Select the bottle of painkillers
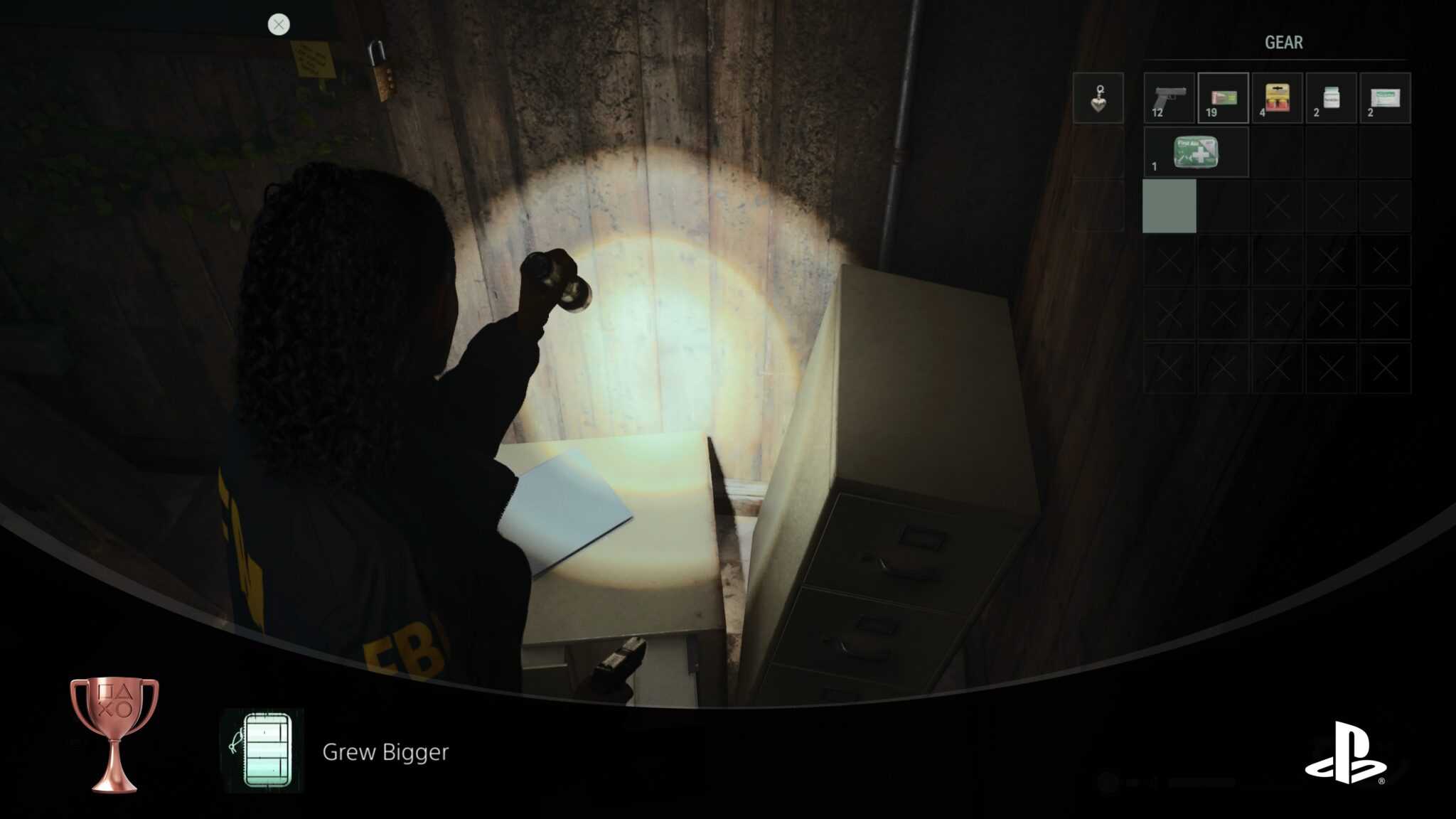 [1332, 99]
